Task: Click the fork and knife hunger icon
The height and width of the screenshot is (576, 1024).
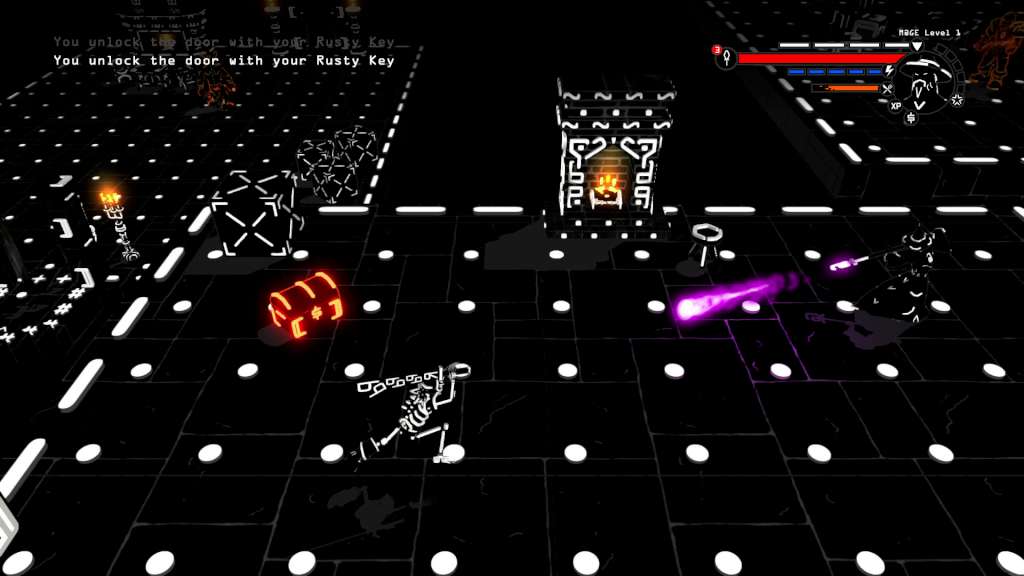Action: (886, 88)
